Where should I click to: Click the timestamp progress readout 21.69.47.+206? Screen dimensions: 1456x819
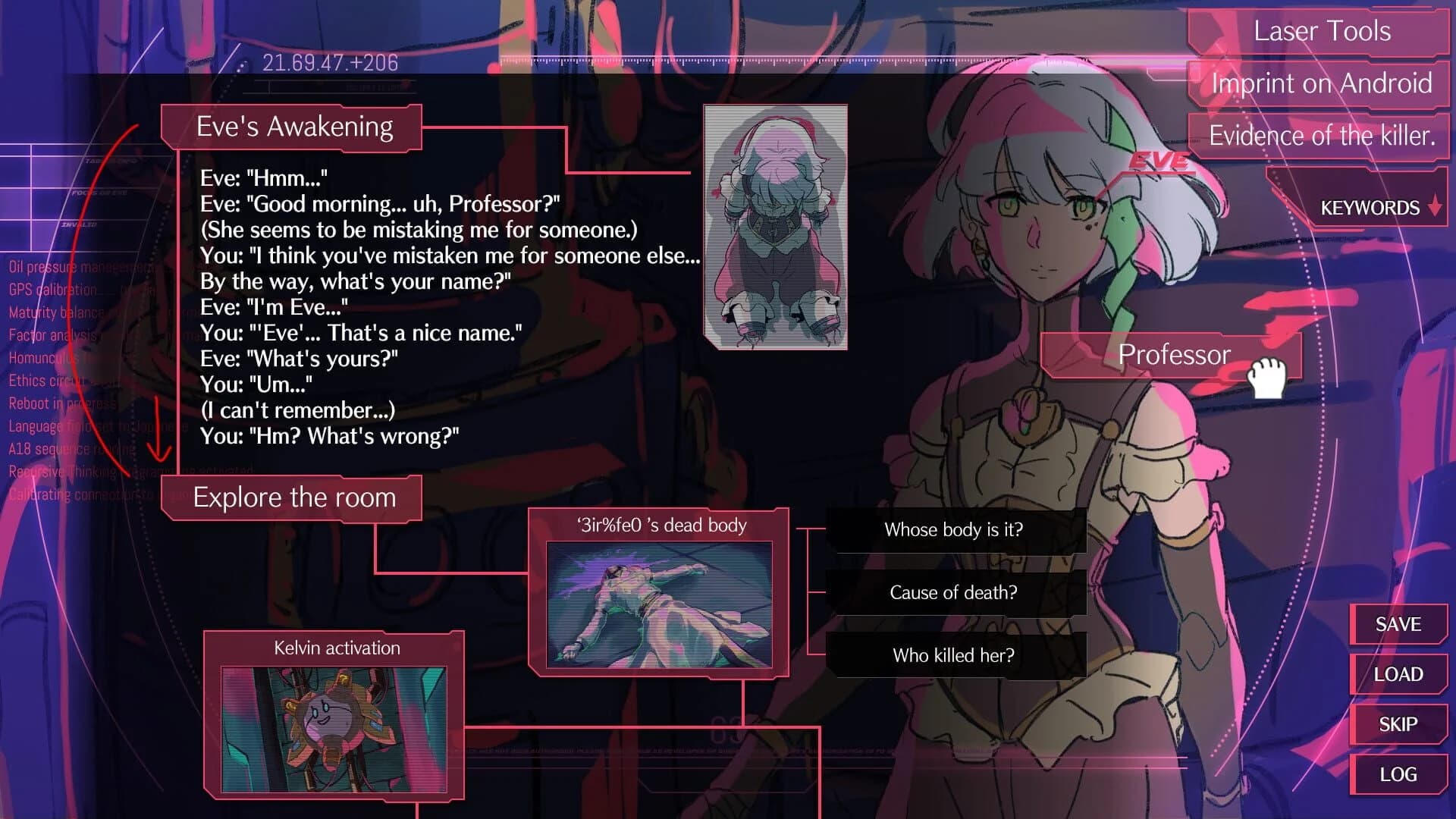pyautogui.click(x=328, y=62)
